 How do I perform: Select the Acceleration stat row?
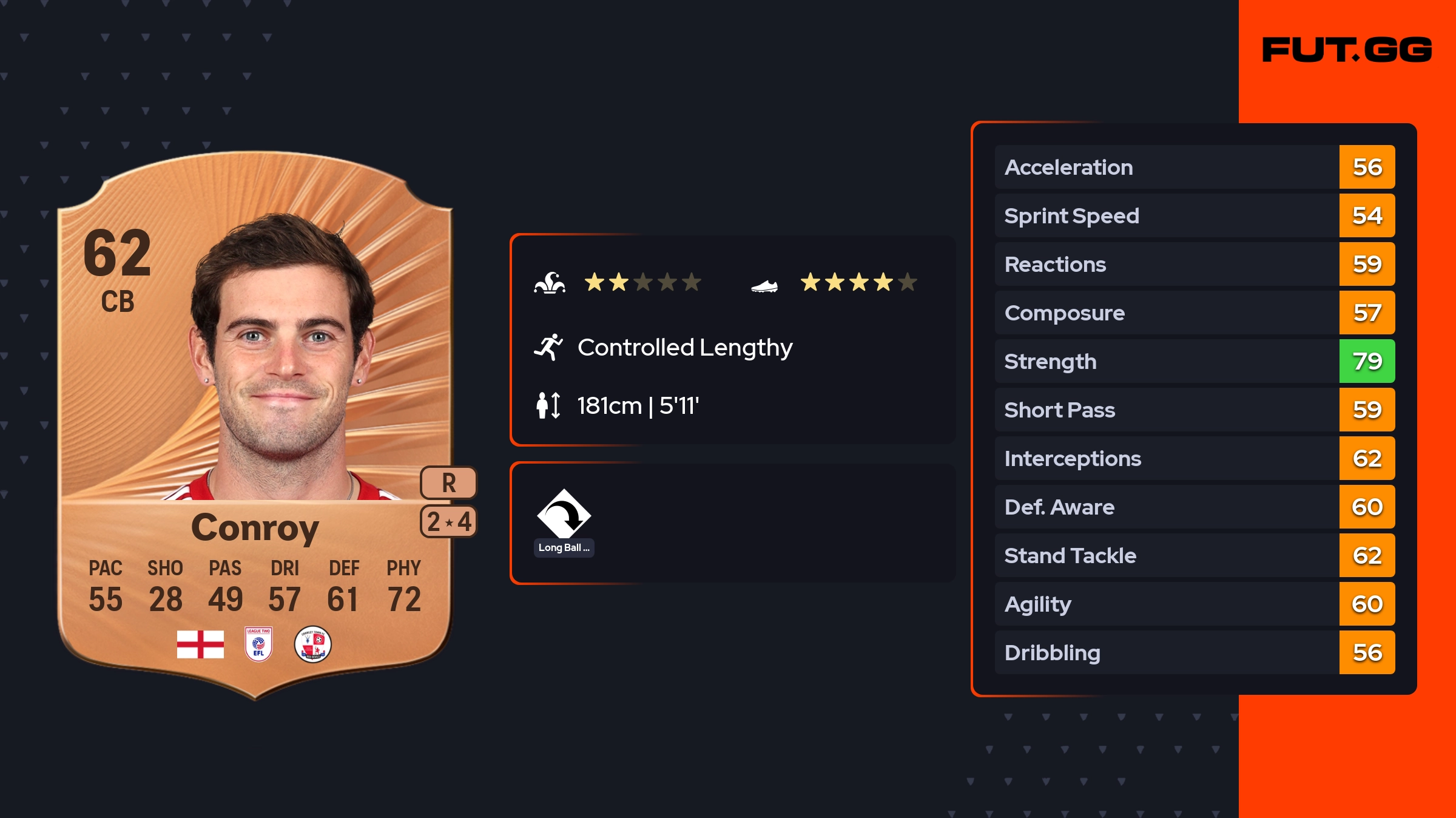(1194, 167)
